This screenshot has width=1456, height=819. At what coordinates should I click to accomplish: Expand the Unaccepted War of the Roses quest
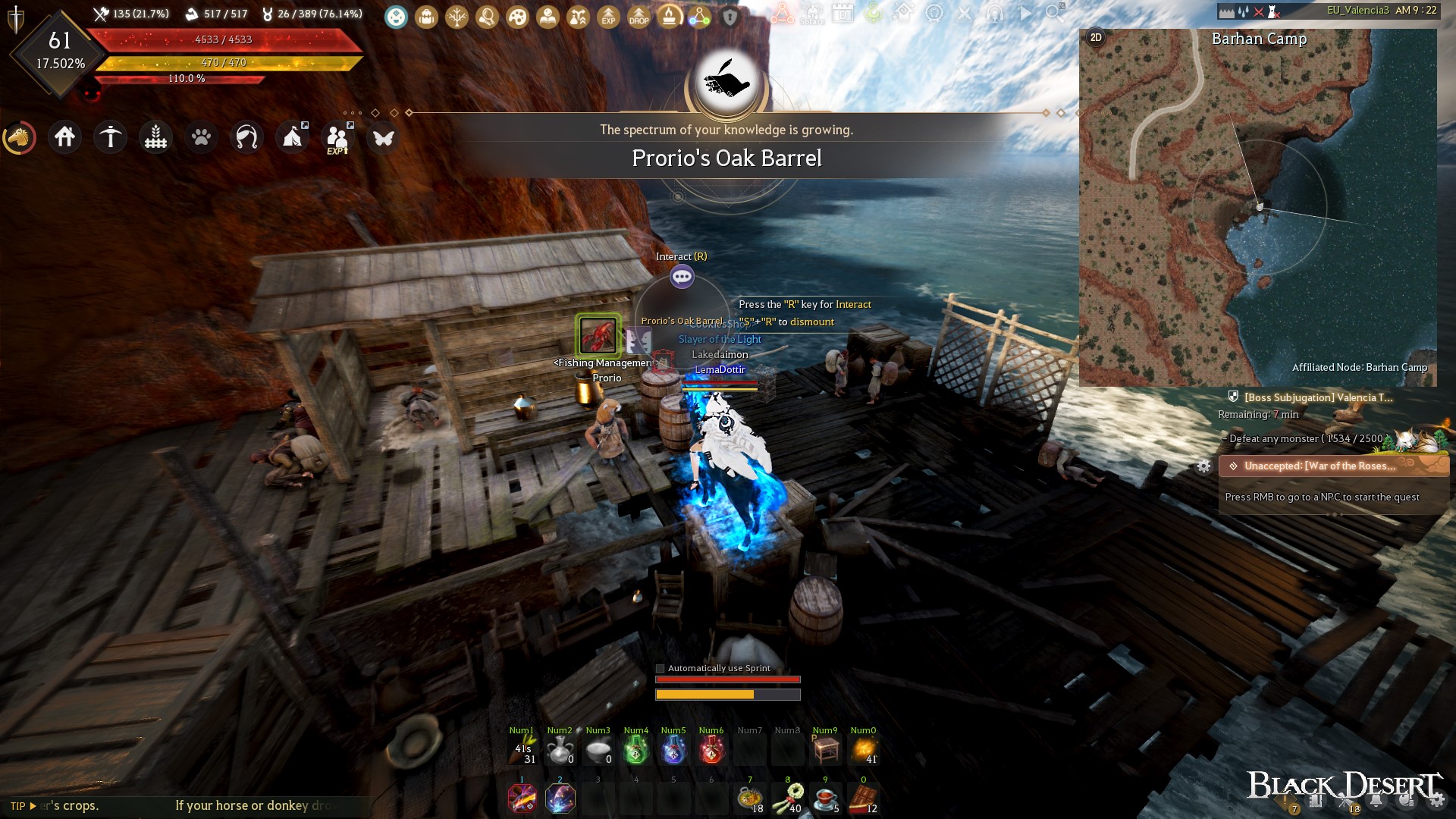pos(1332,467)
